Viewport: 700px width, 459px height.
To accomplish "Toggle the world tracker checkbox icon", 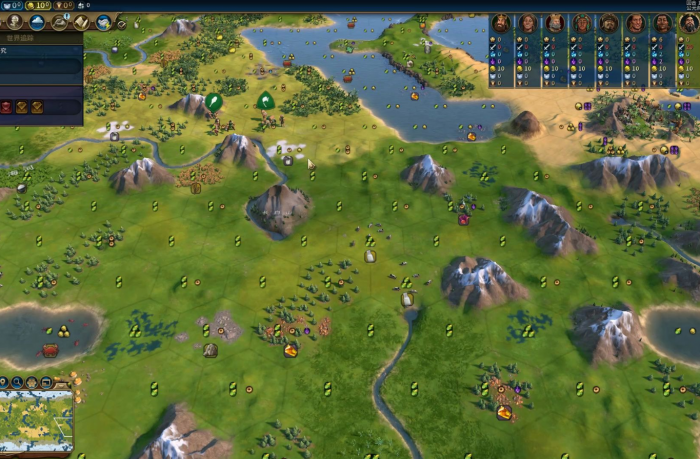I will pyautogui.click(x=121, y=23).
